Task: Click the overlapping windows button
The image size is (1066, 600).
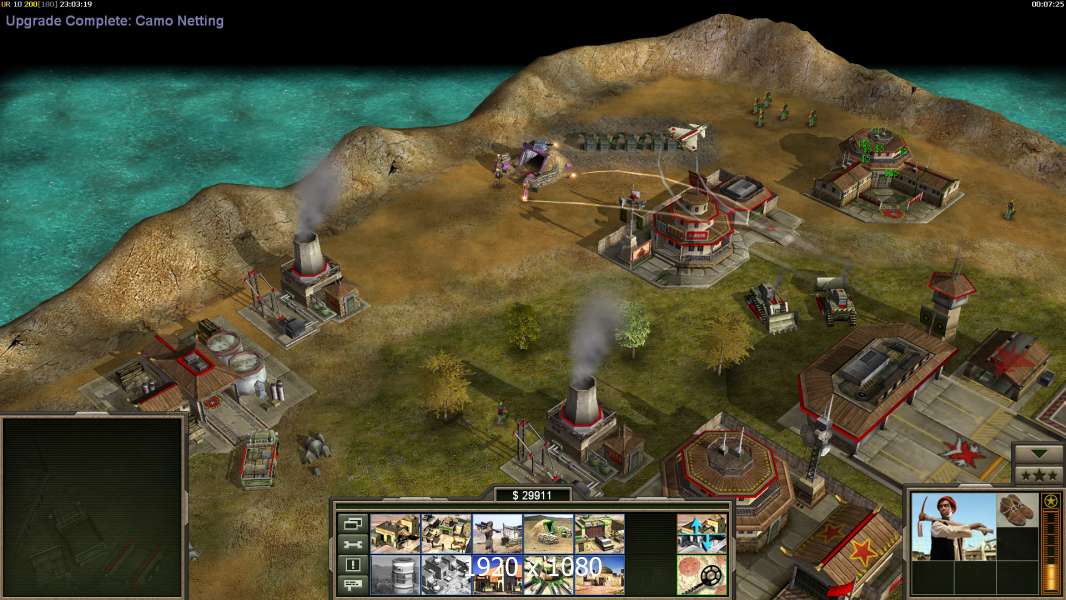Action: tap(352, 524)
